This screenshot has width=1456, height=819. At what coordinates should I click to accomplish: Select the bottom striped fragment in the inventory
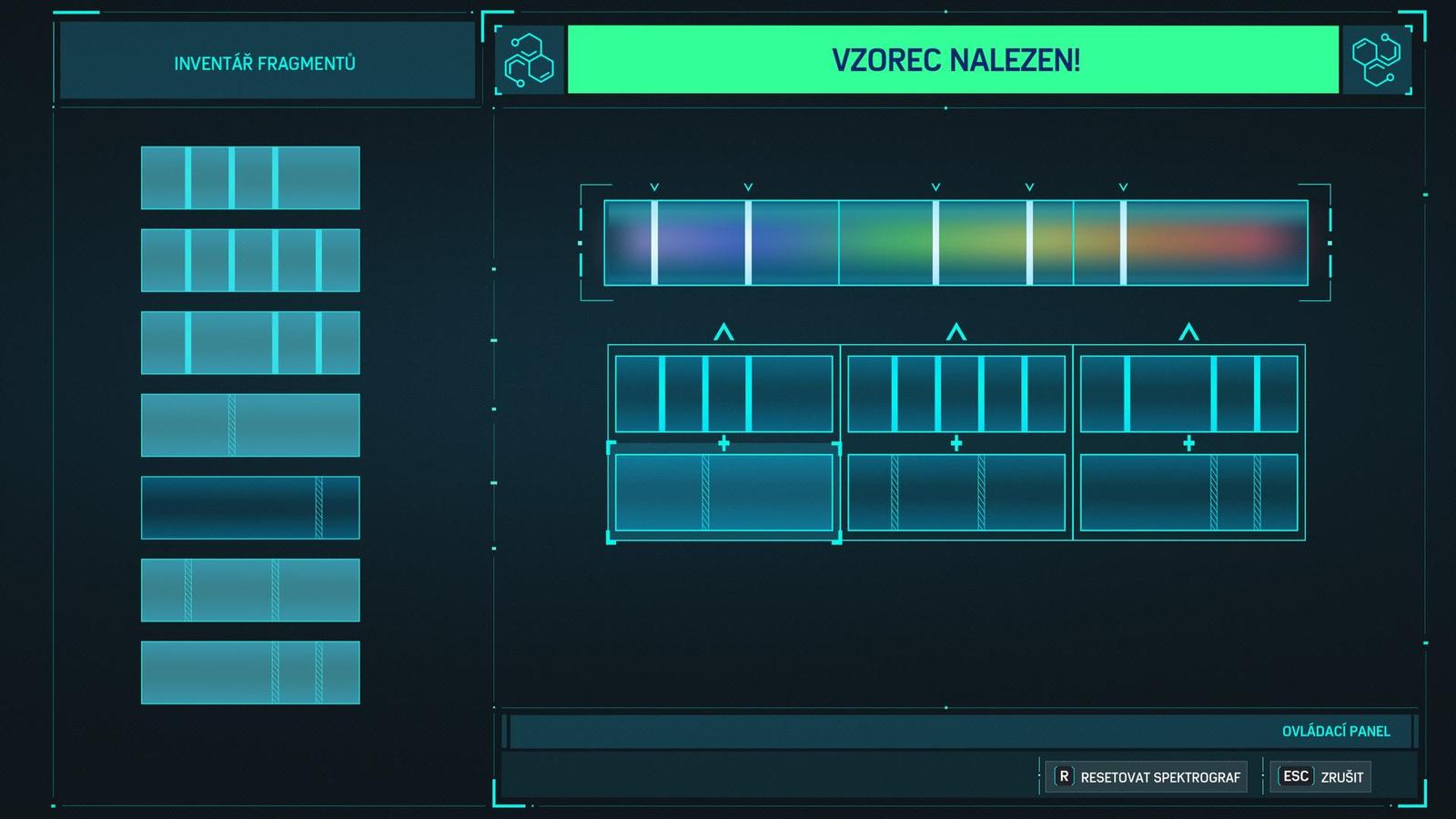(250, 672)
